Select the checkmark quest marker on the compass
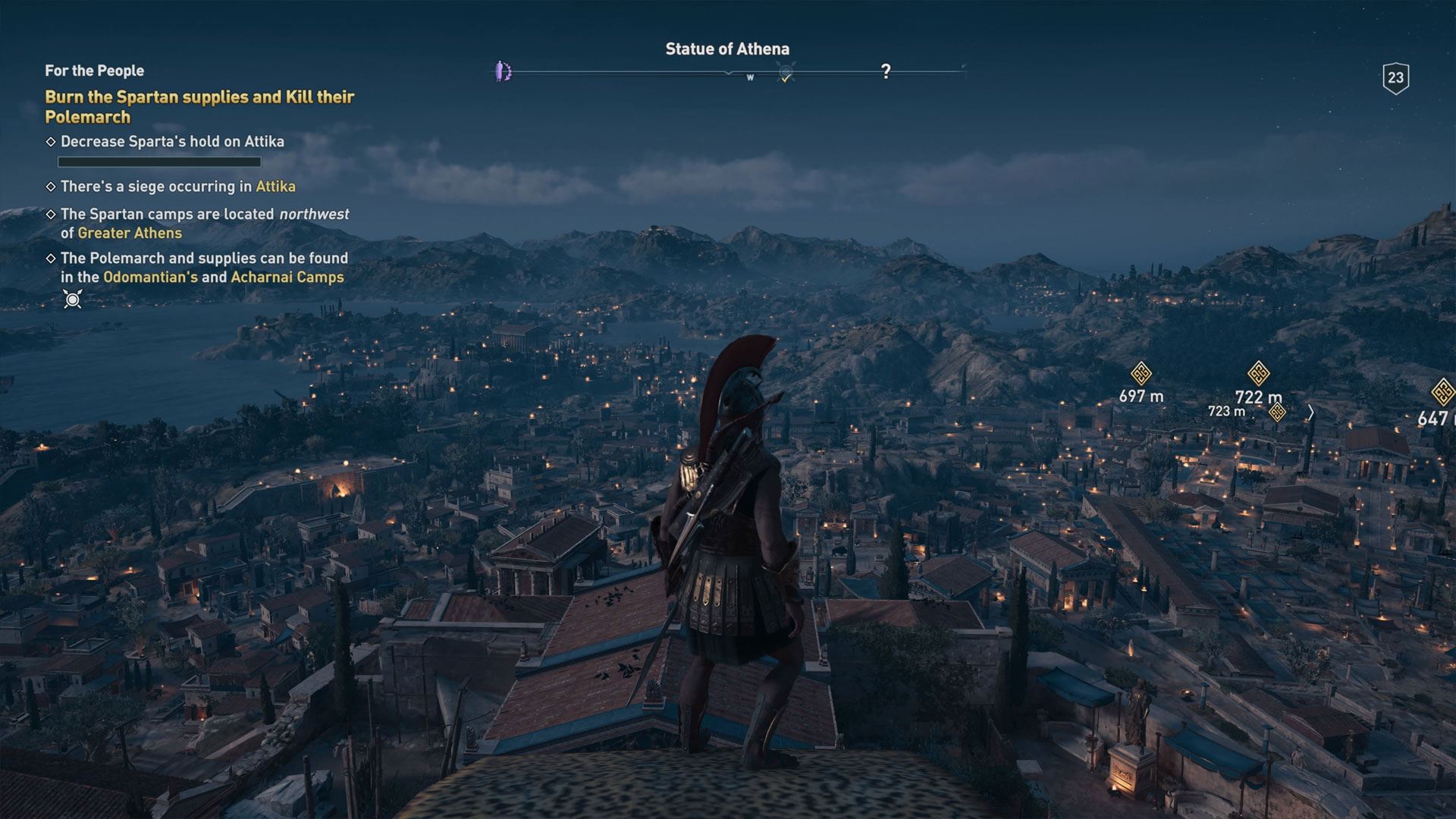This screenshot has height=819, width=1456. coord(786,74)
